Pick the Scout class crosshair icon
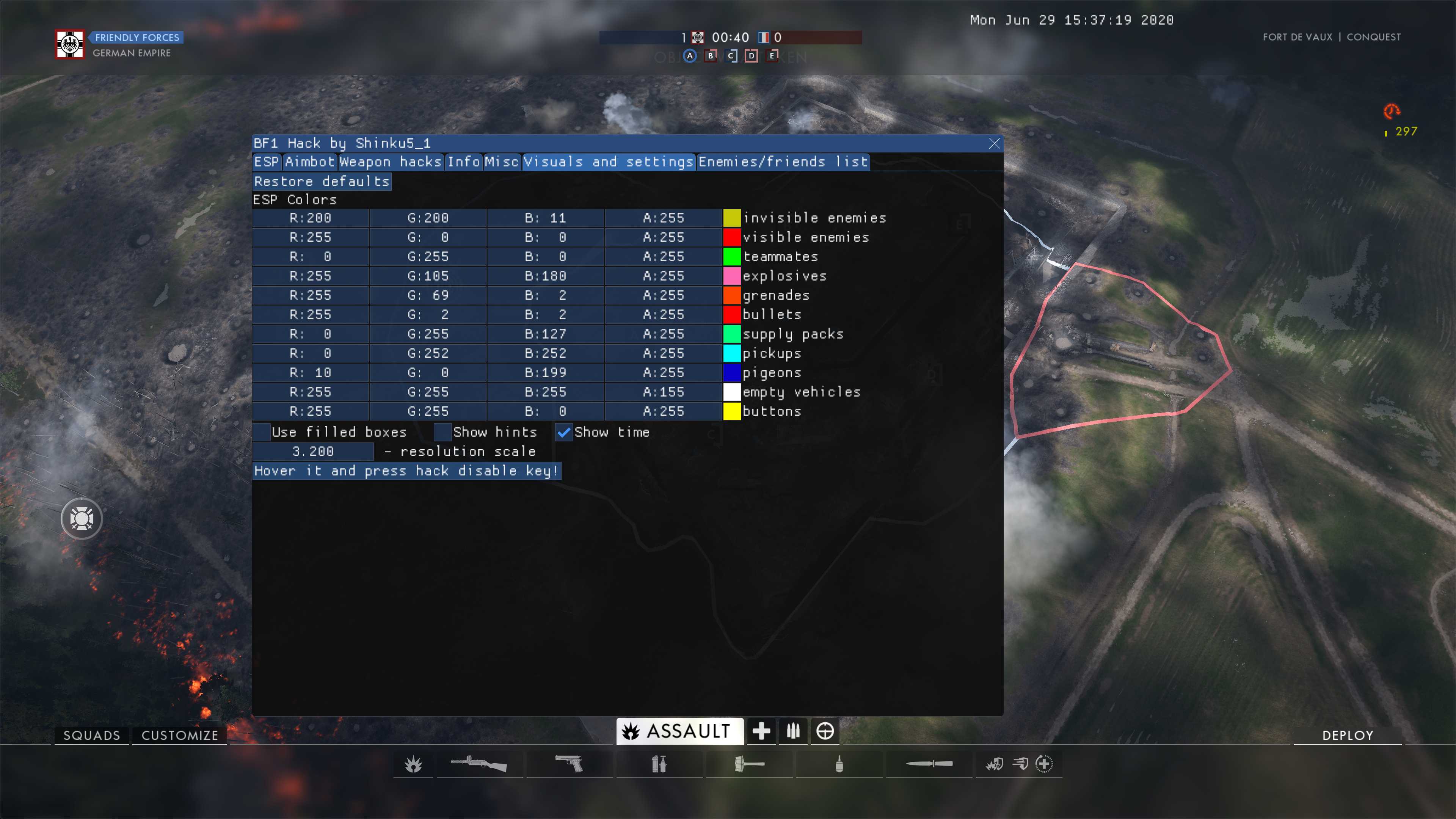This screenshot has width=1456, height=819. (825, 731)
